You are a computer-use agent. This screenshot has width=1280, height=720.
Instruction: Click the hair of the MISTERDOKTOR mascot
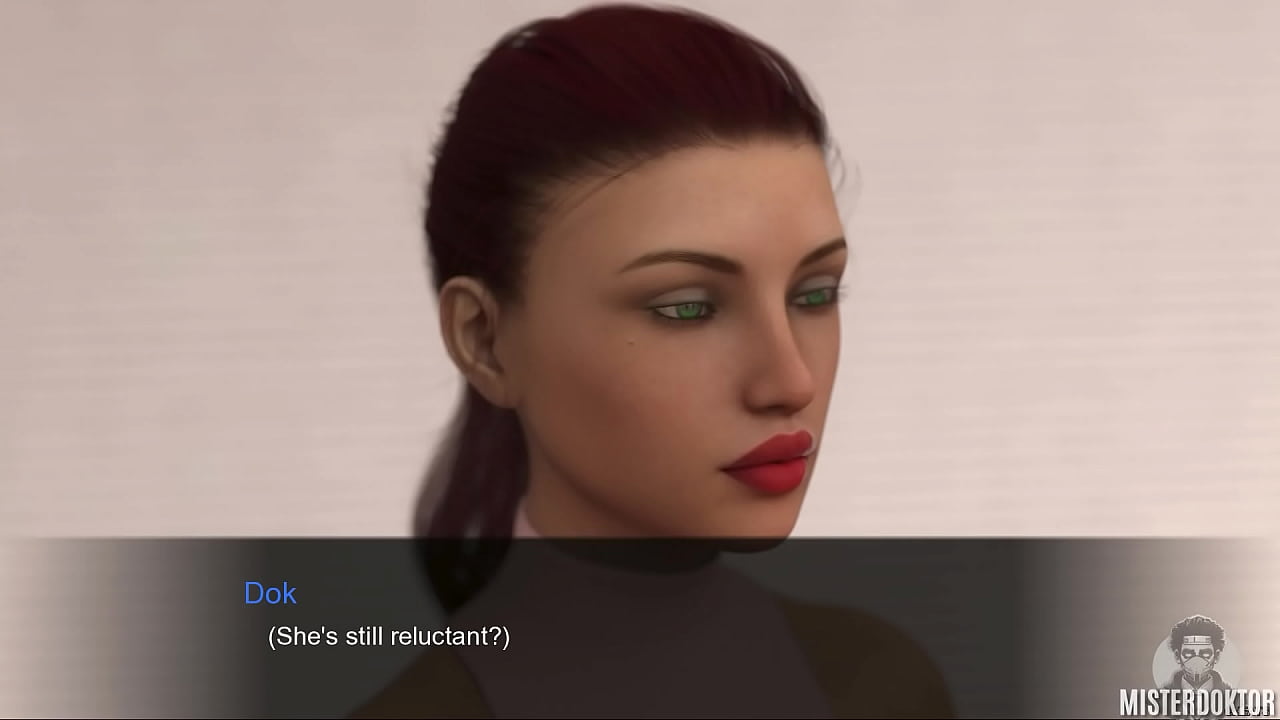pyautogui.click(x=1197, y=625)
